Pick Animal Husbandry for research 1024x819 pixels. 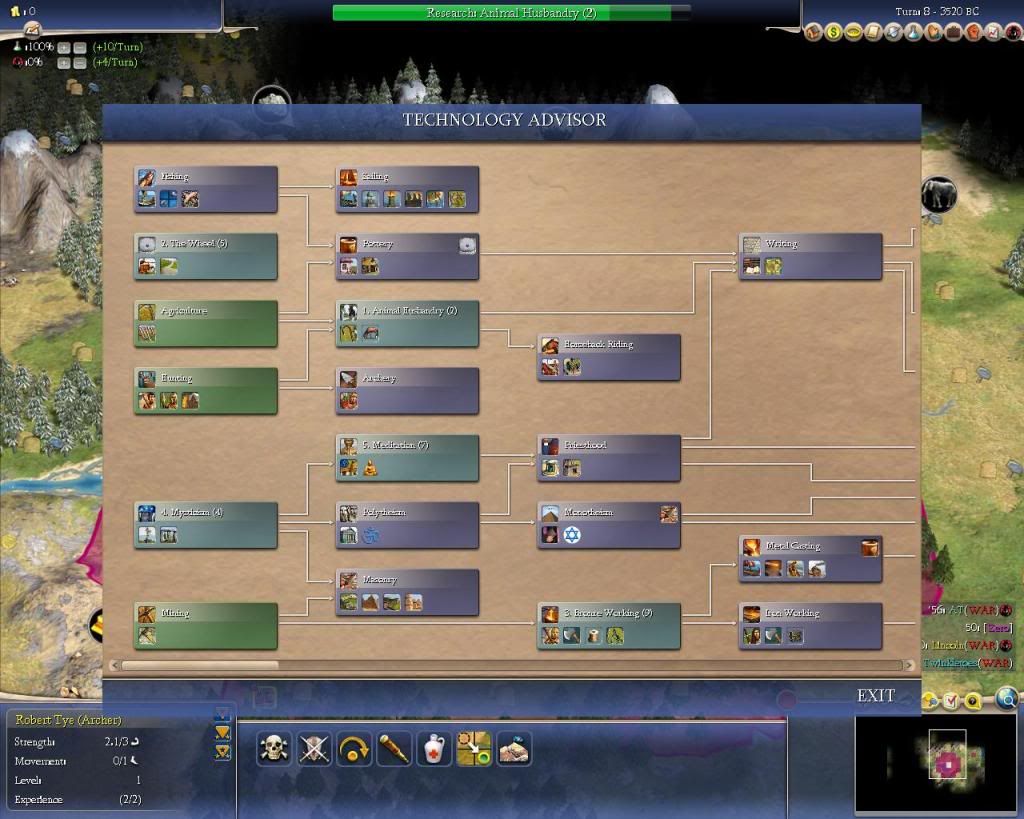click(407, 323)
